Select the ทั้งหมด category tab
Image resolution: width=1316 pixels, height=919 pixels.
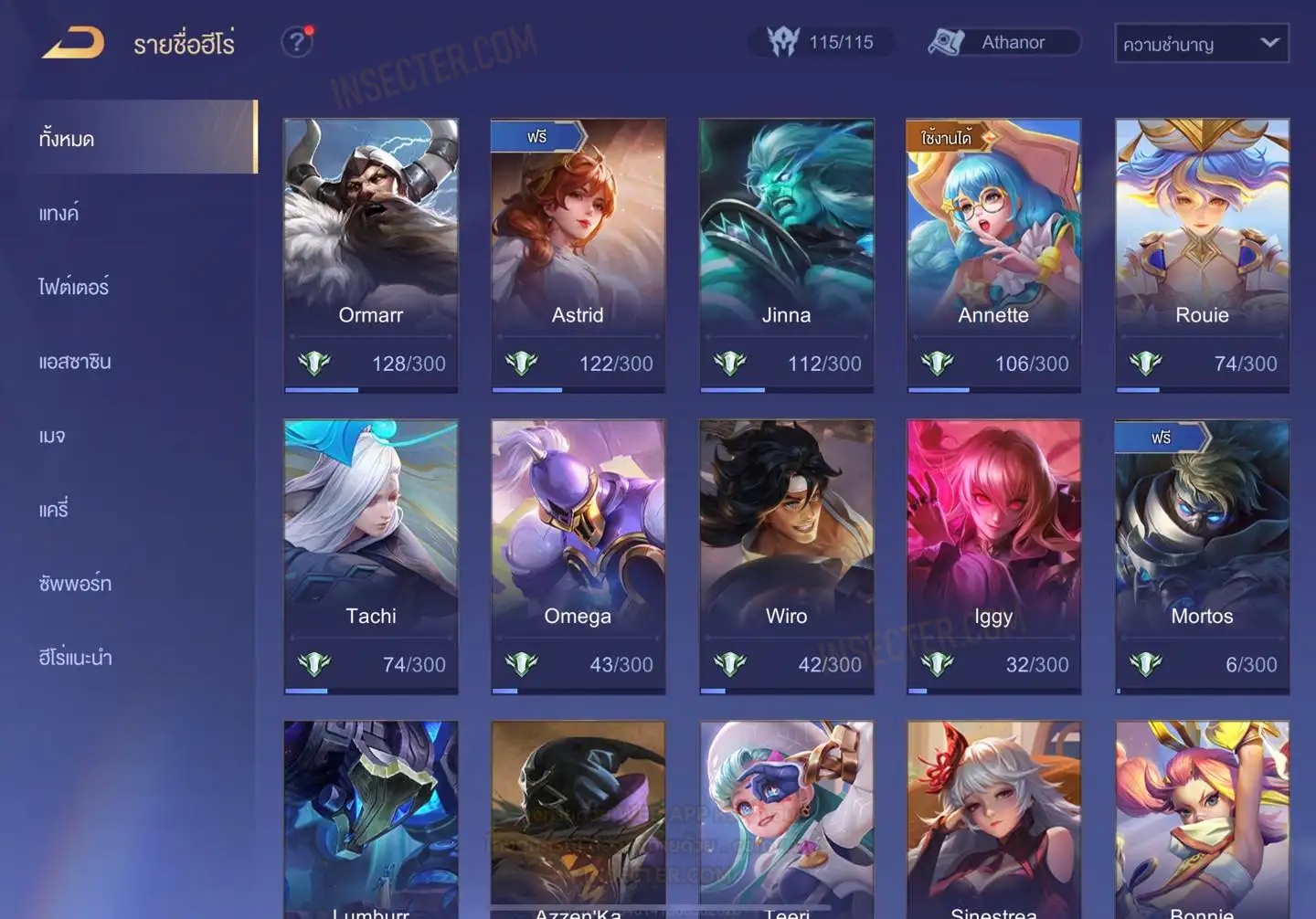[68, 138]
